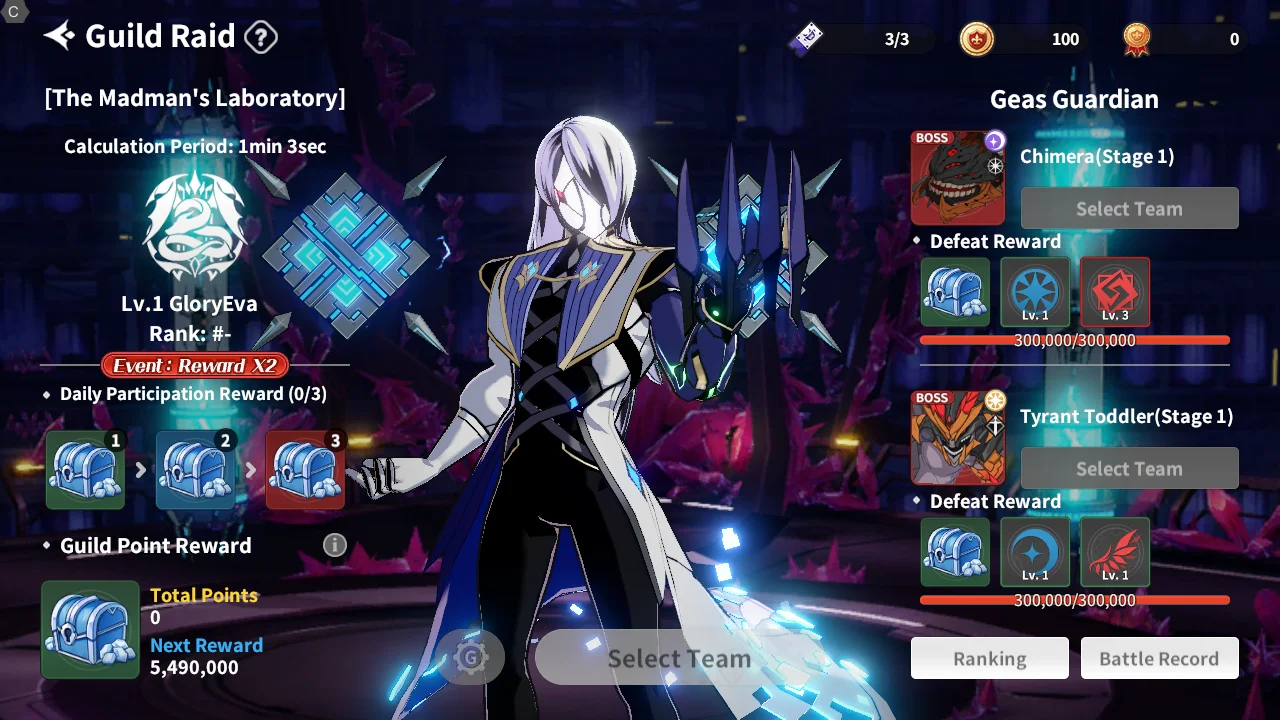Viewport: 1280px width, 720px height.
Task: Inspect the Chimera boss portrait
Action: pyautogui.click(x=957, y=178)
